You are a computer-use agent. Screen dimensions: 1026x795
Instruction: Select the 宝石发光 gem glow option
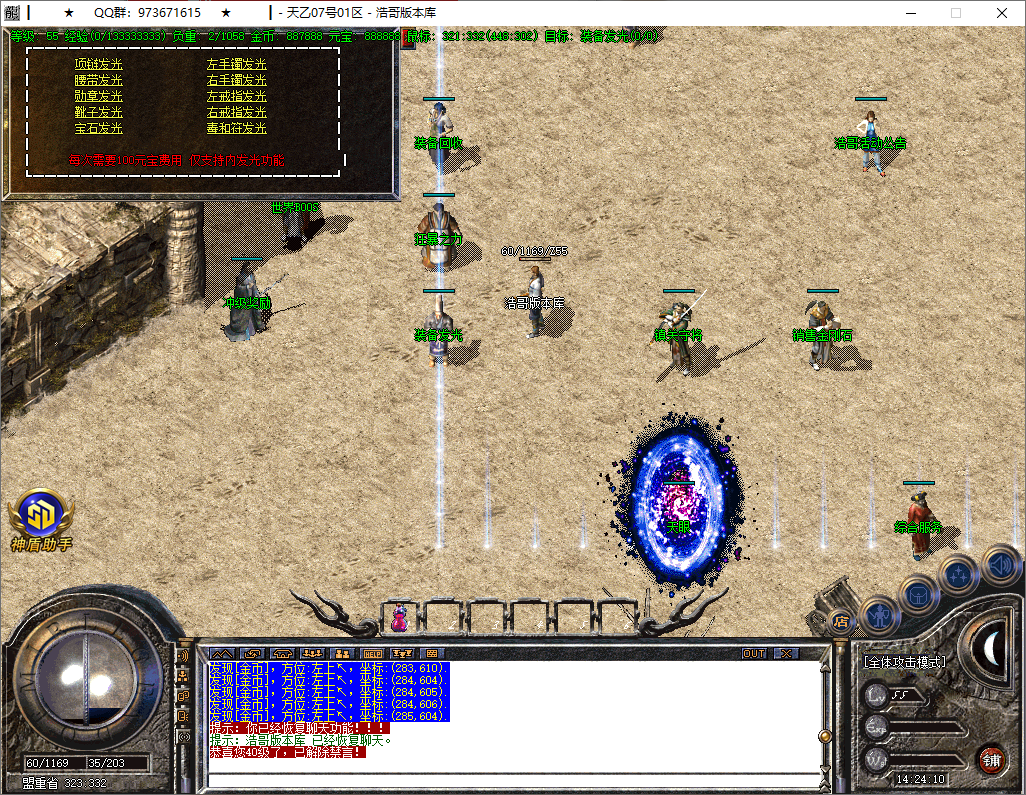[98, 128]
